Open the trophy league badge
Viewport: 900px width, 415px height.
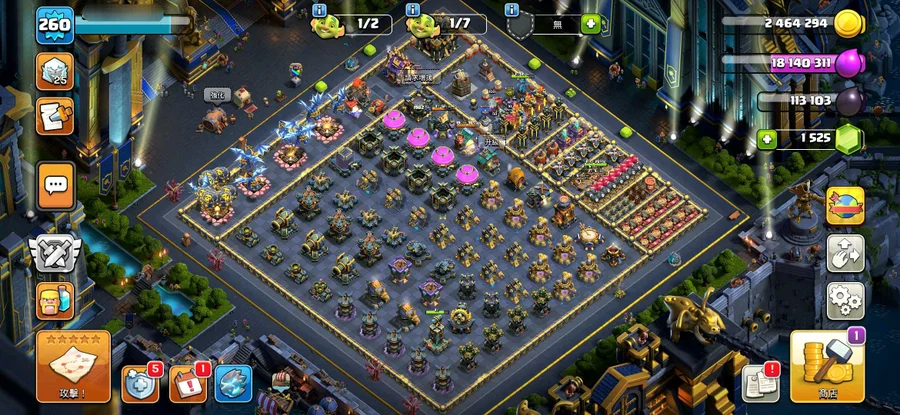55,71
